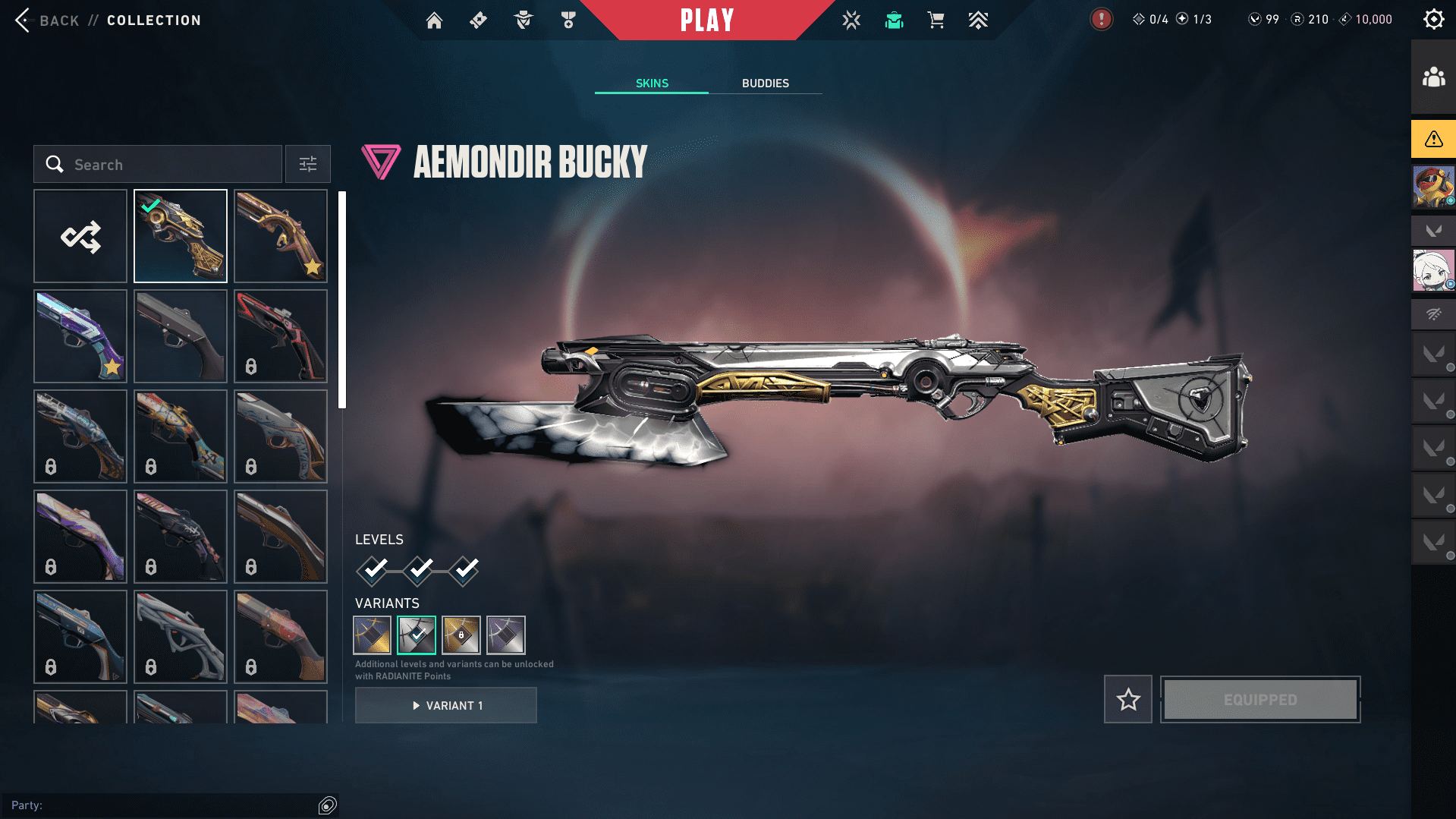Select the Skins tab
The height and width of the screenshot is (819, 1456).
click(652, 83)
